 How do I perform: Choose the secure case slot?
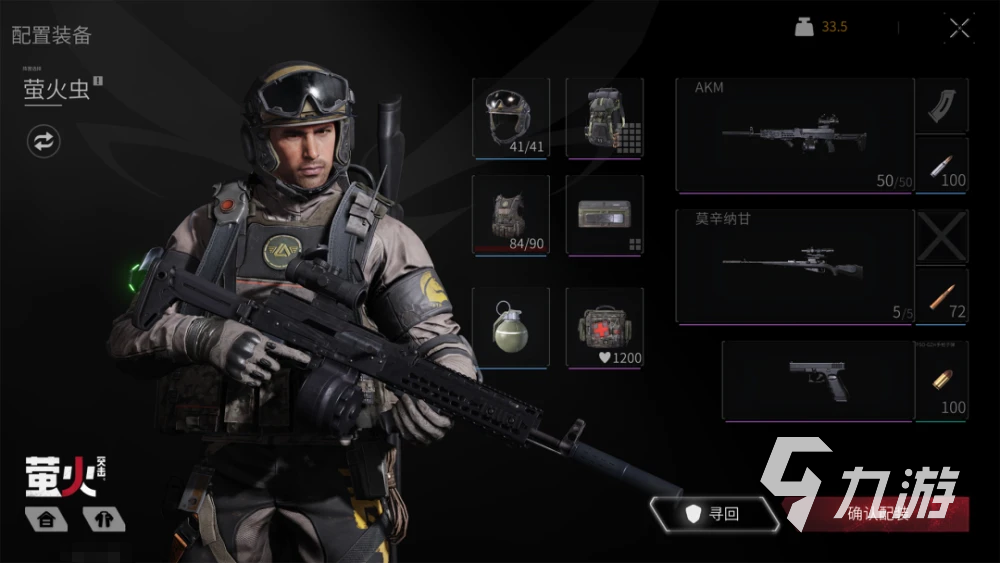[604, 215]
